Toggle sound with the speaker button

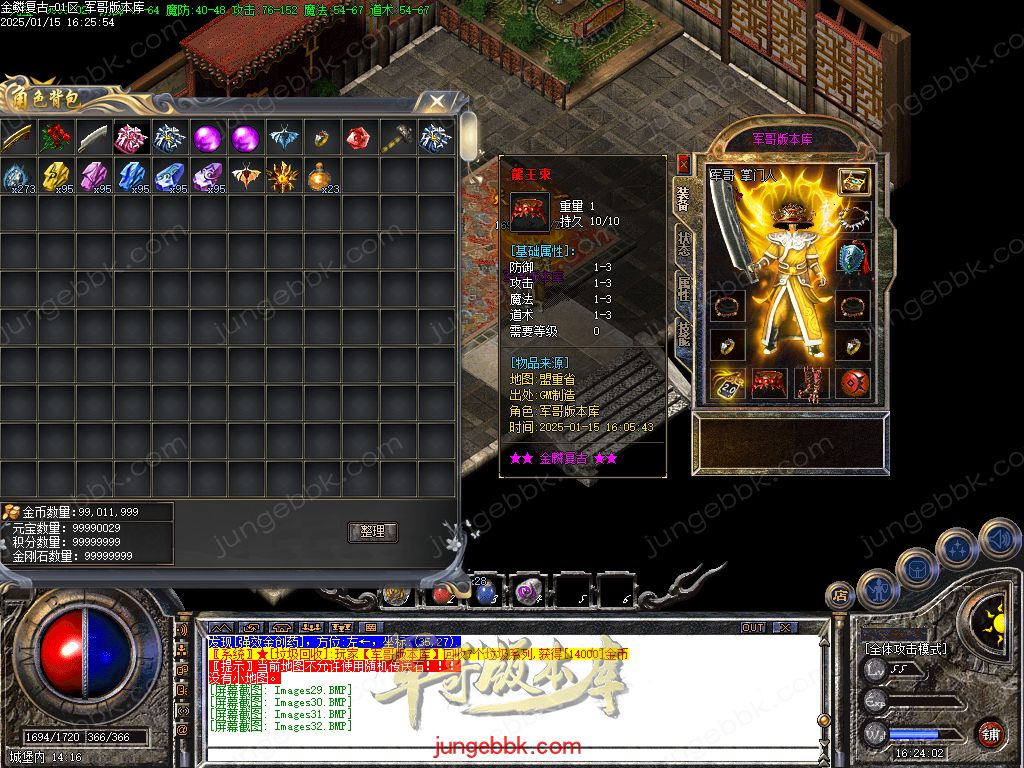(999, 540)
